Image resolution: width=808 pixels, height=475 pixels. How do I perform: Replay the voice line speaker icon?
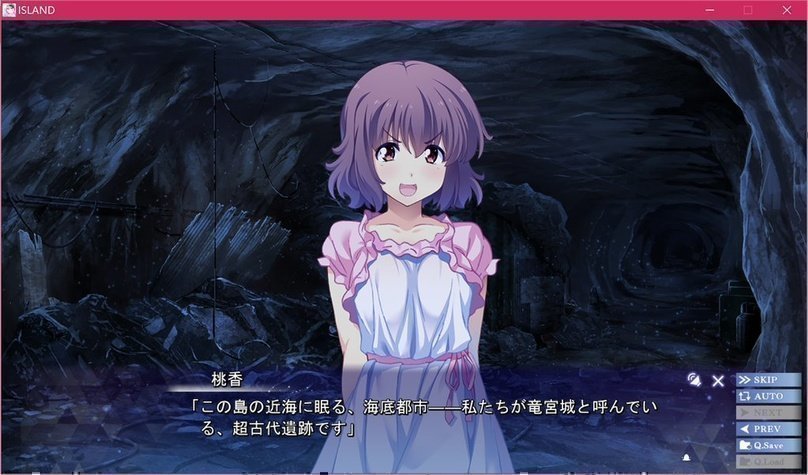point(693,379)
